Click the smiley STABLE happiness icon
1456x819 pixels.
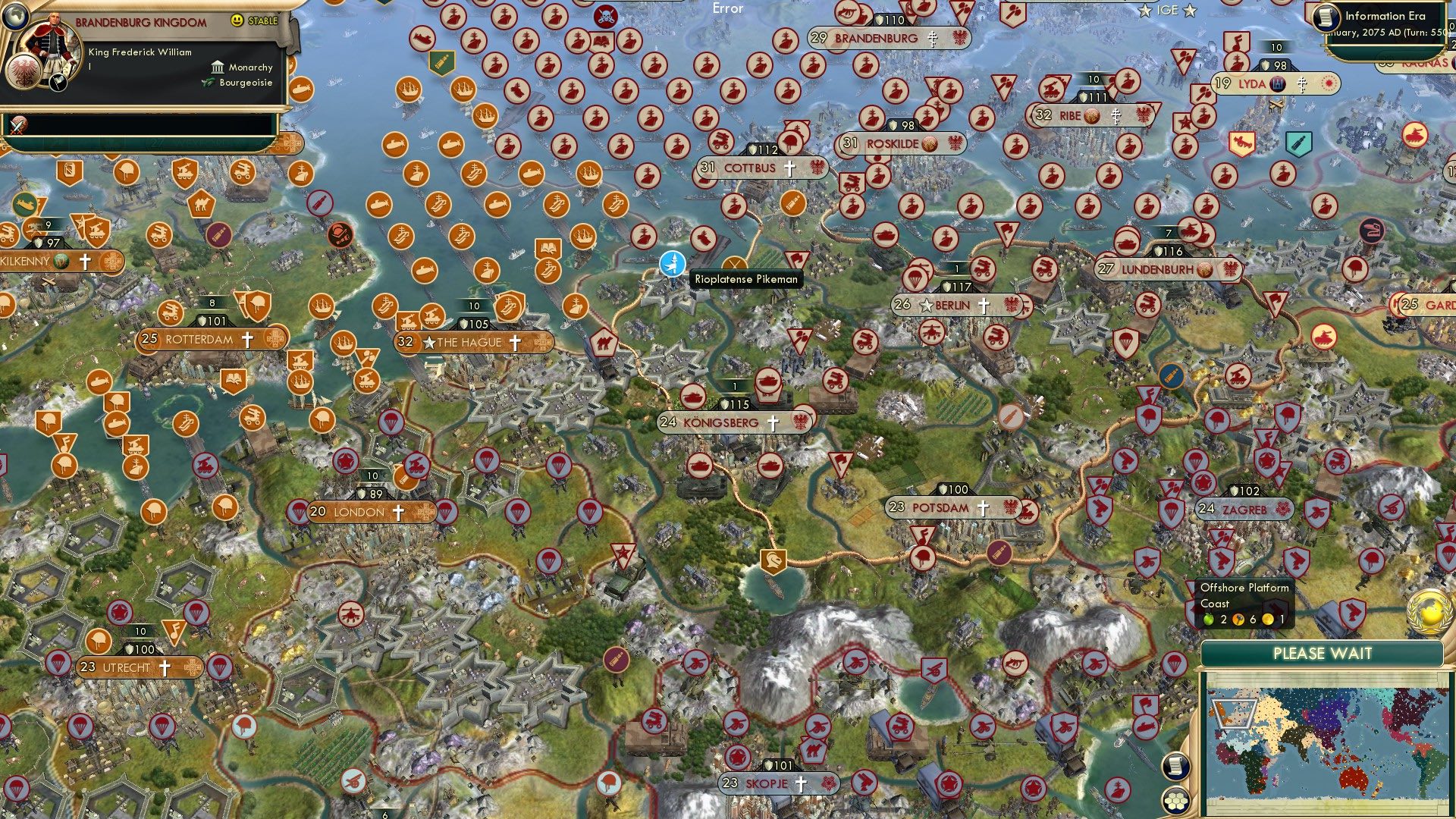pos(237,20)
